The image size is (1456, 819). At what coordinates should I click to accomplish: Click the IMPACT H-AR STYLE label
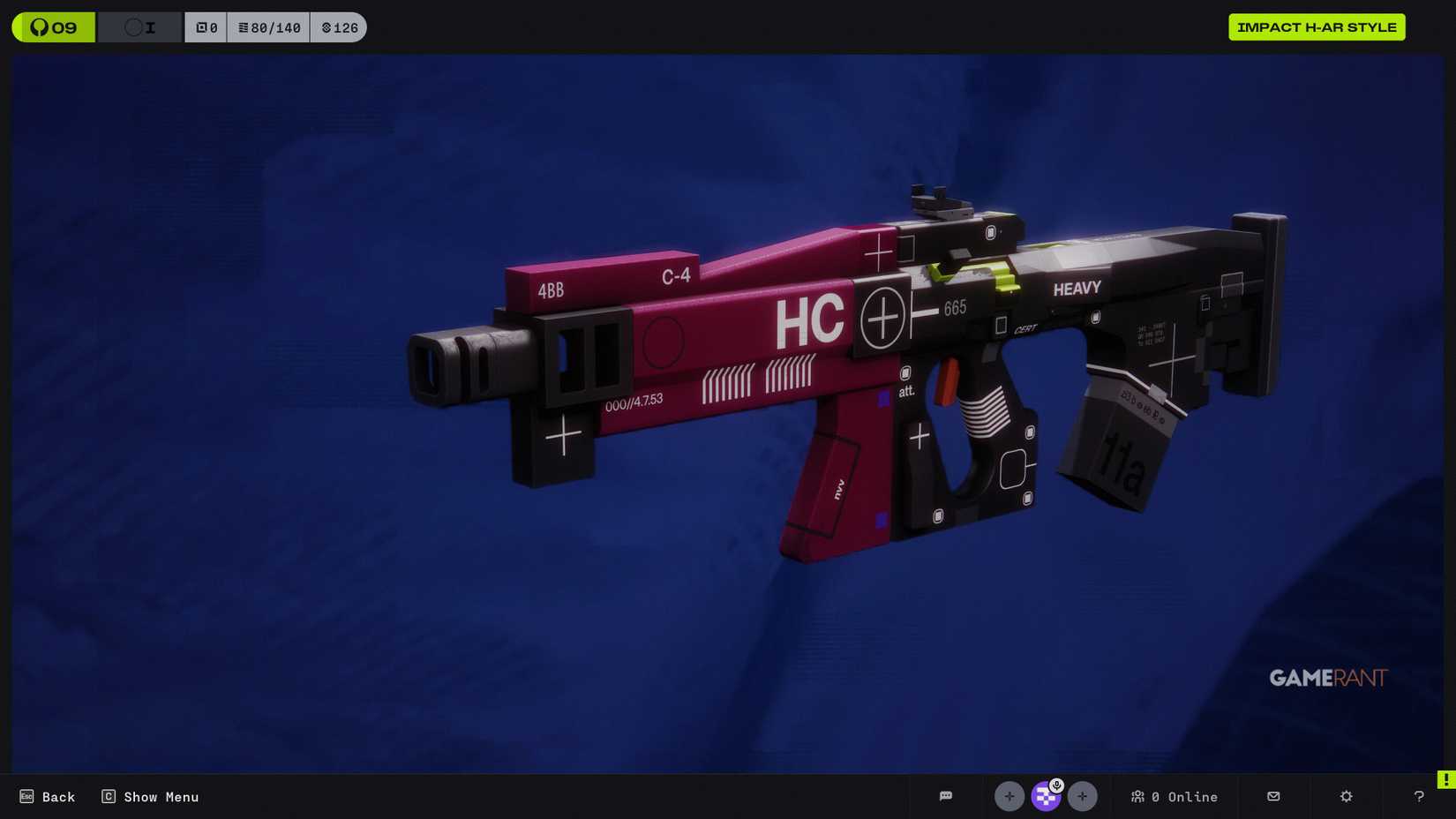click(1317, 27)
